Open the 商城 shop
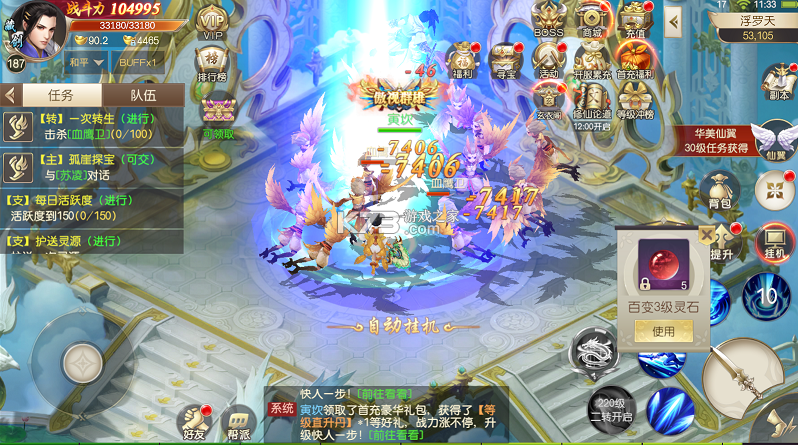This screenshot has height=445, width=798. tap(591, 19)
